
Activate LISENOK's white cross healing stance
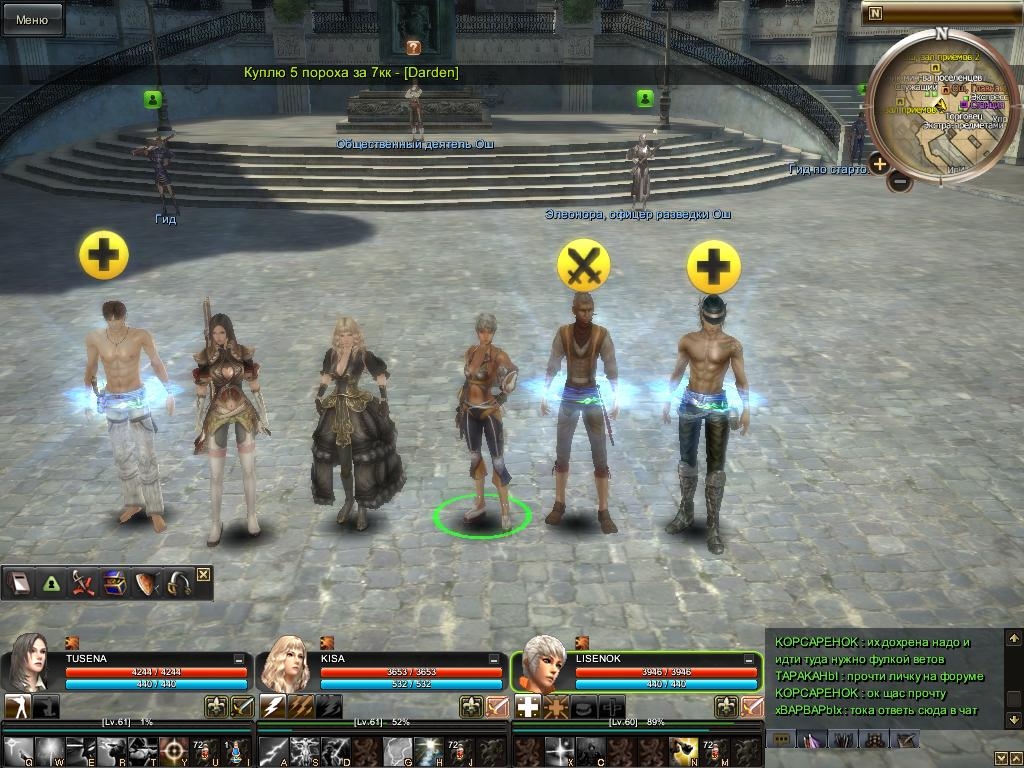coord(527,707)
